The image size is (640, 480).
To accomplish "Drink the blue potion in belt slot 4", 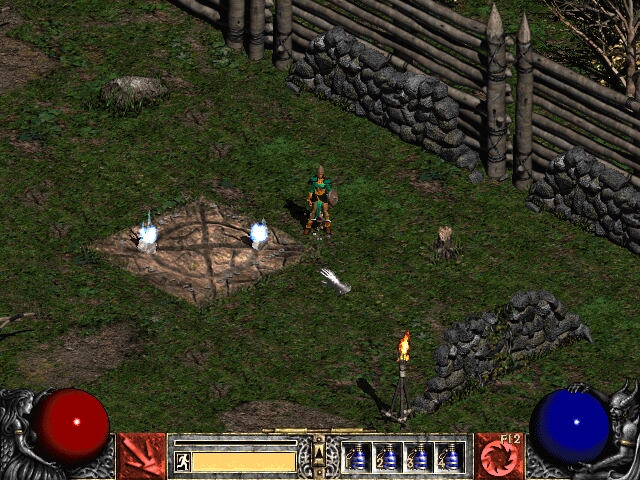I will click(450, 457).
